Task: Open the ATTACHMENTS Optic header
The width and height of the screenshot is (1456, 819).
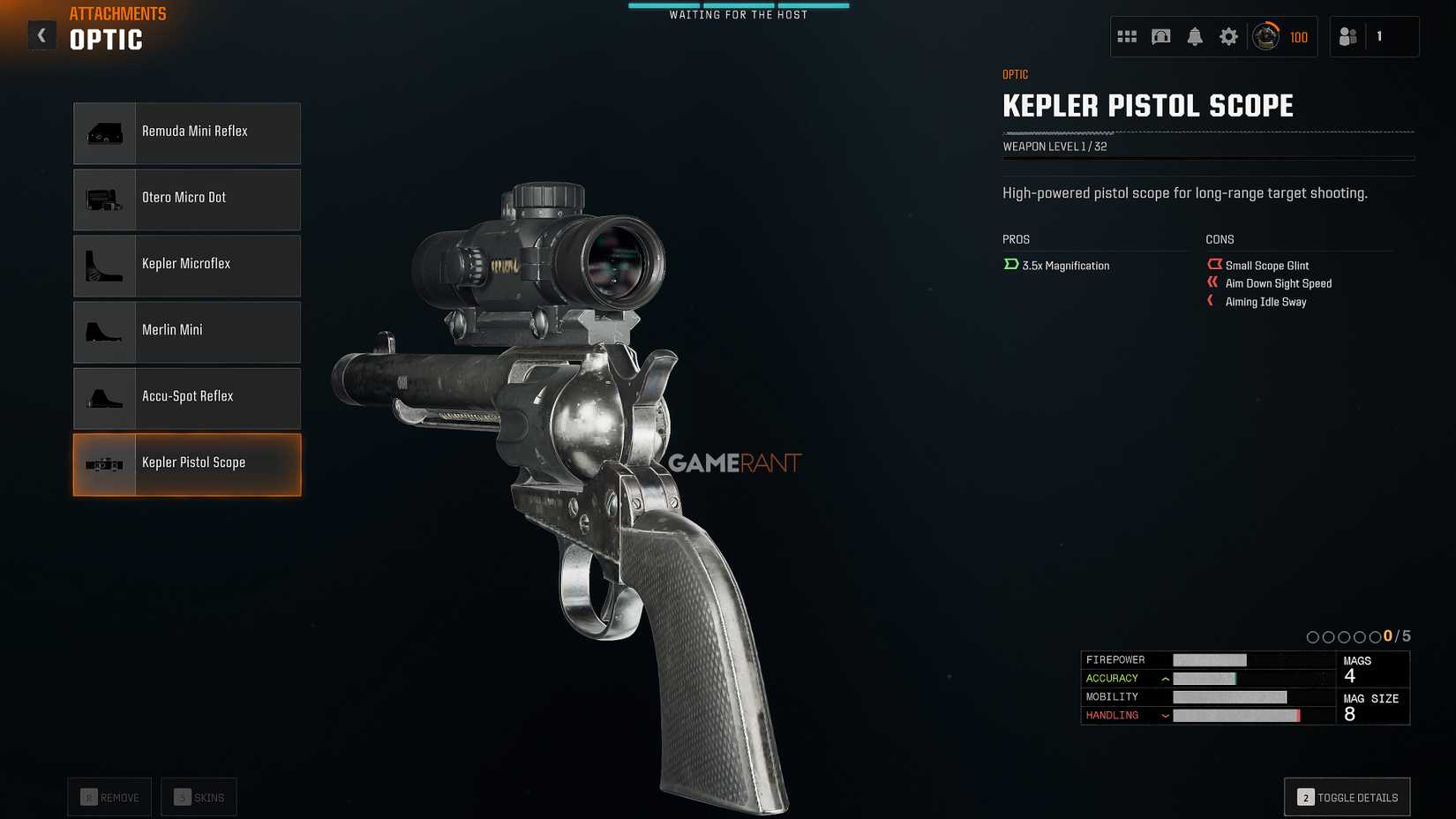Action: click(x=106, y=39)
